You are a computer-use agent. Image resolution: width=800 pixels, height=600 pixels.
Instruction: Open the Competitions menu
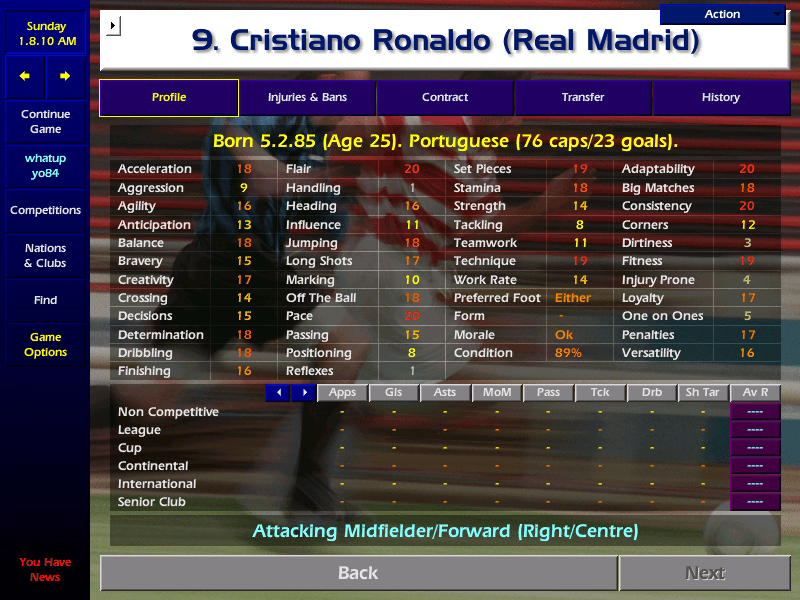pyautogui.click(x=45, y=211)
